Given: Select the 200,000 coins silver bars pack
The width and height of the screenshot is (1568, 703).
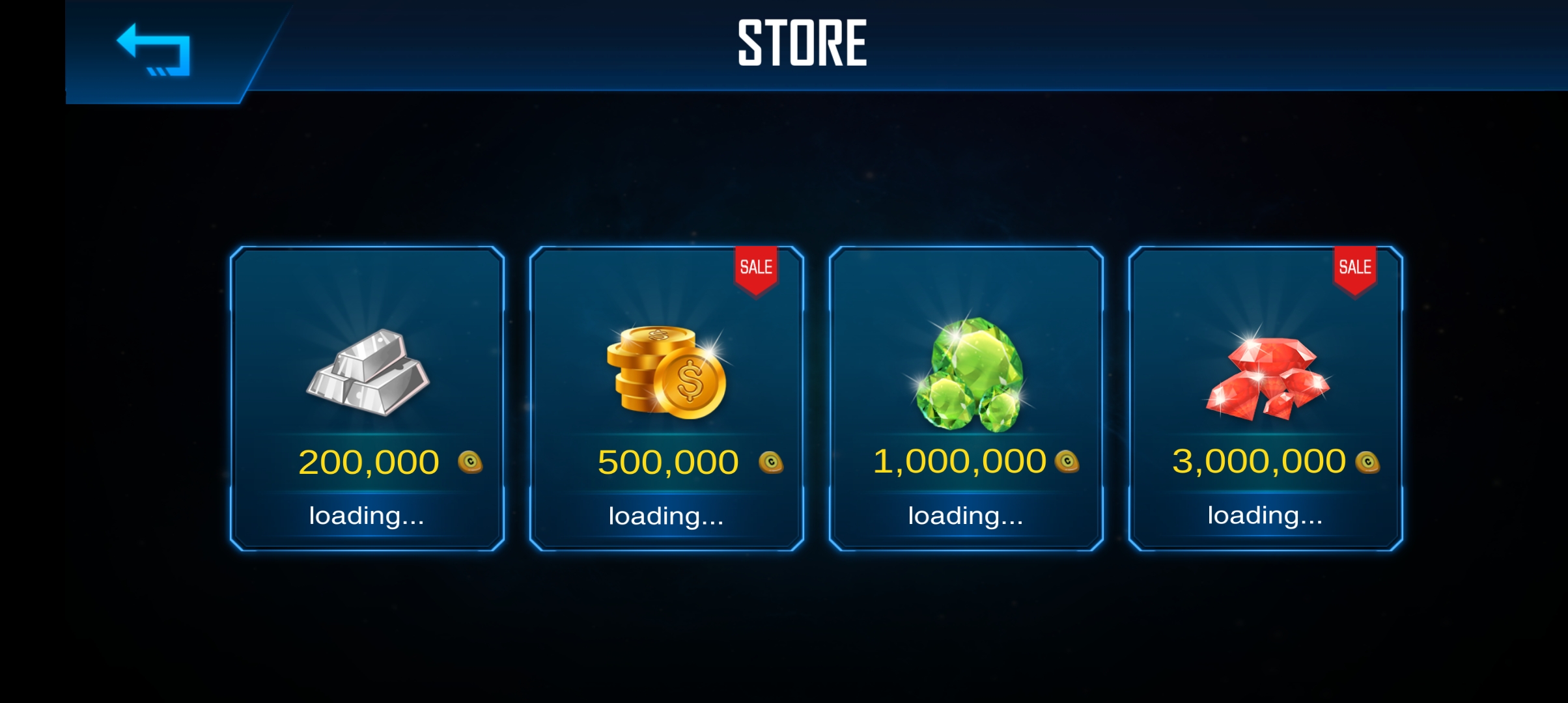Looking at the screenshot, I should (x=367, y=398).
